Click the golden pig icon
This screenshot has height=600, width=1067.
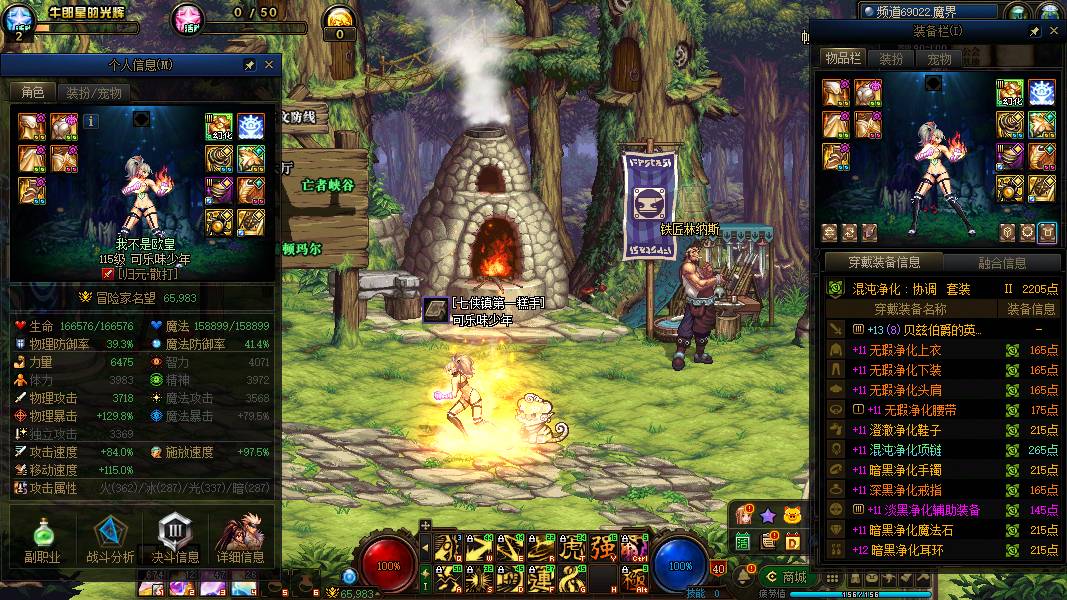tap(792, 515)
